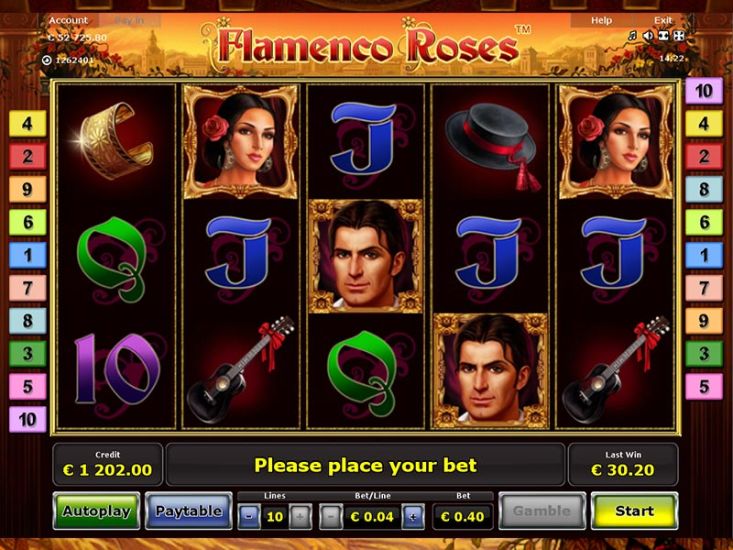Screen dimensions: 733x550
Task: Increase the number of Lines
Action: (299, 517)
